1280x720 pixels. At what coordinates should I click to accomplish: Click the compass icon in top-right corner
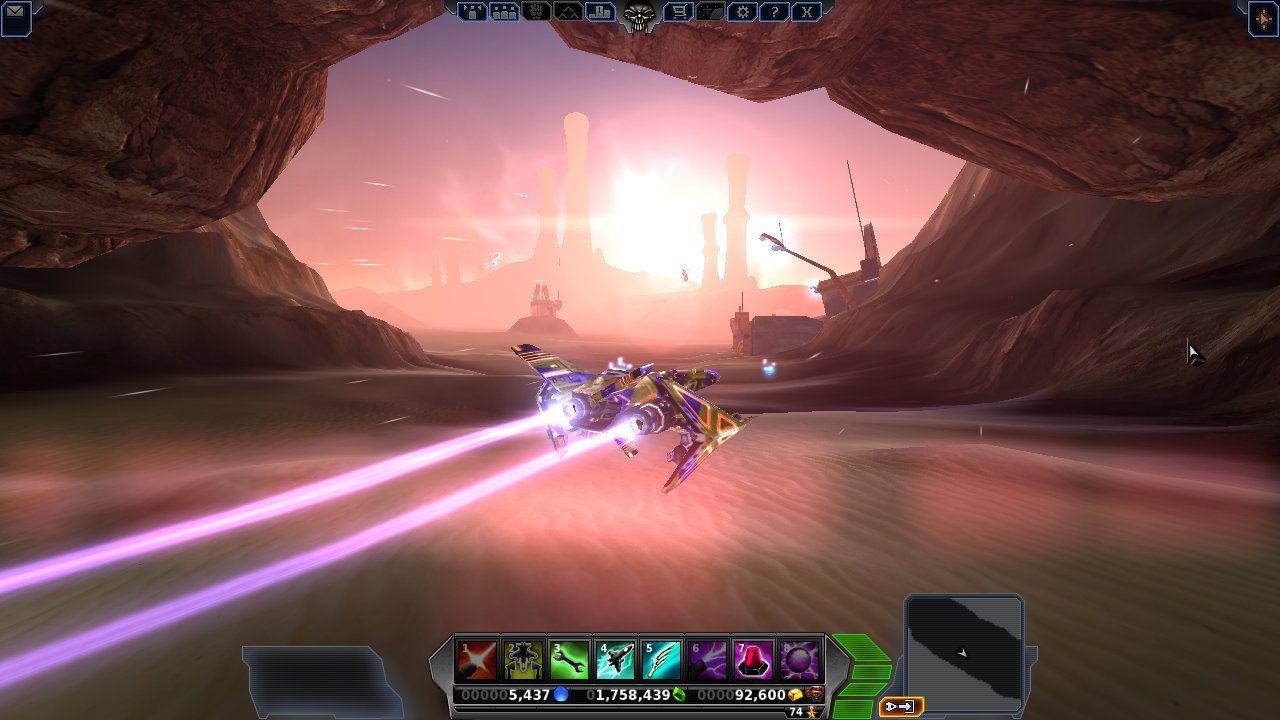(x=1263, y=19)
